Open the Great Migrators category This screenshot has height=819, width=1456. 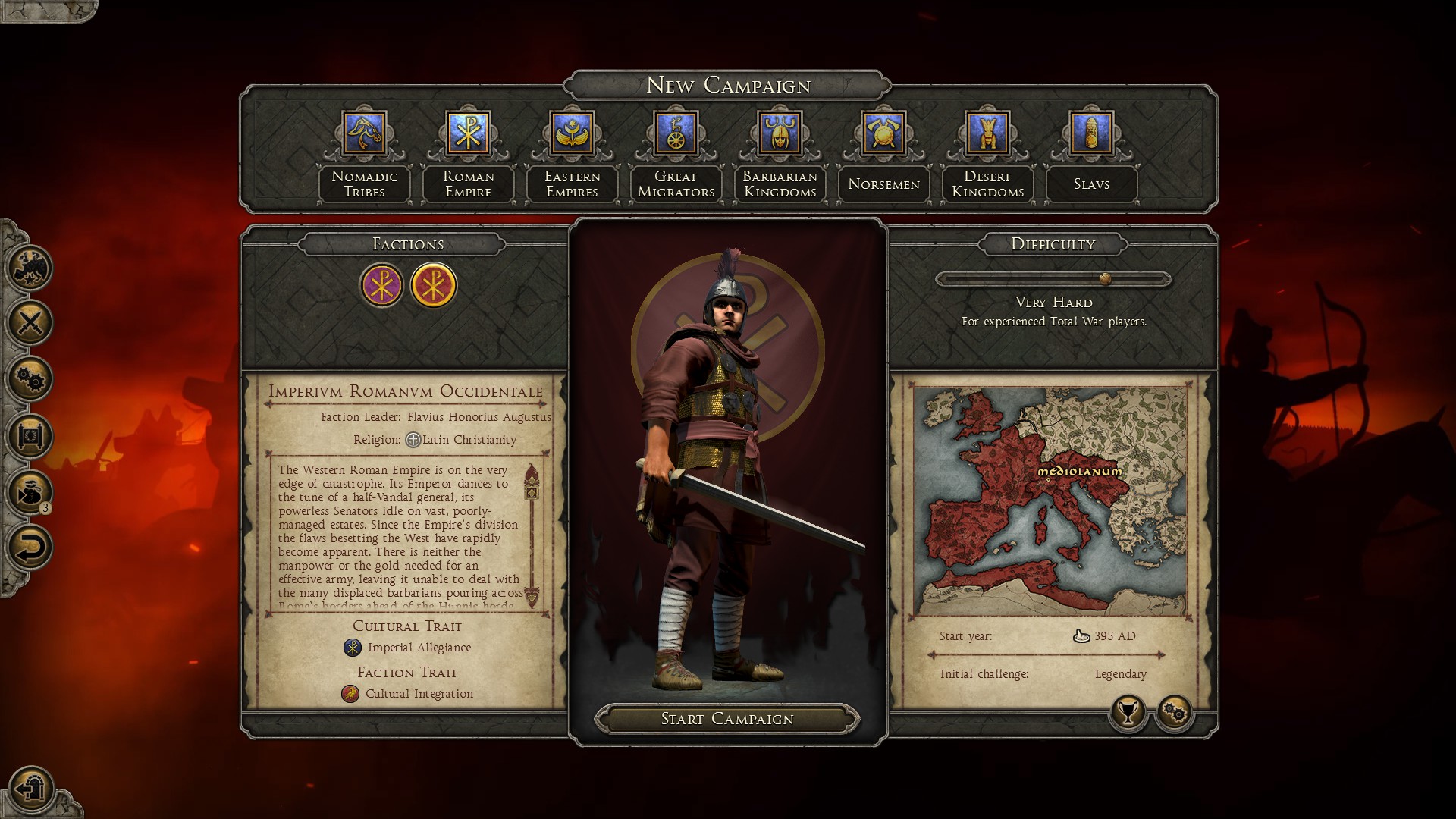coord(676,133)
